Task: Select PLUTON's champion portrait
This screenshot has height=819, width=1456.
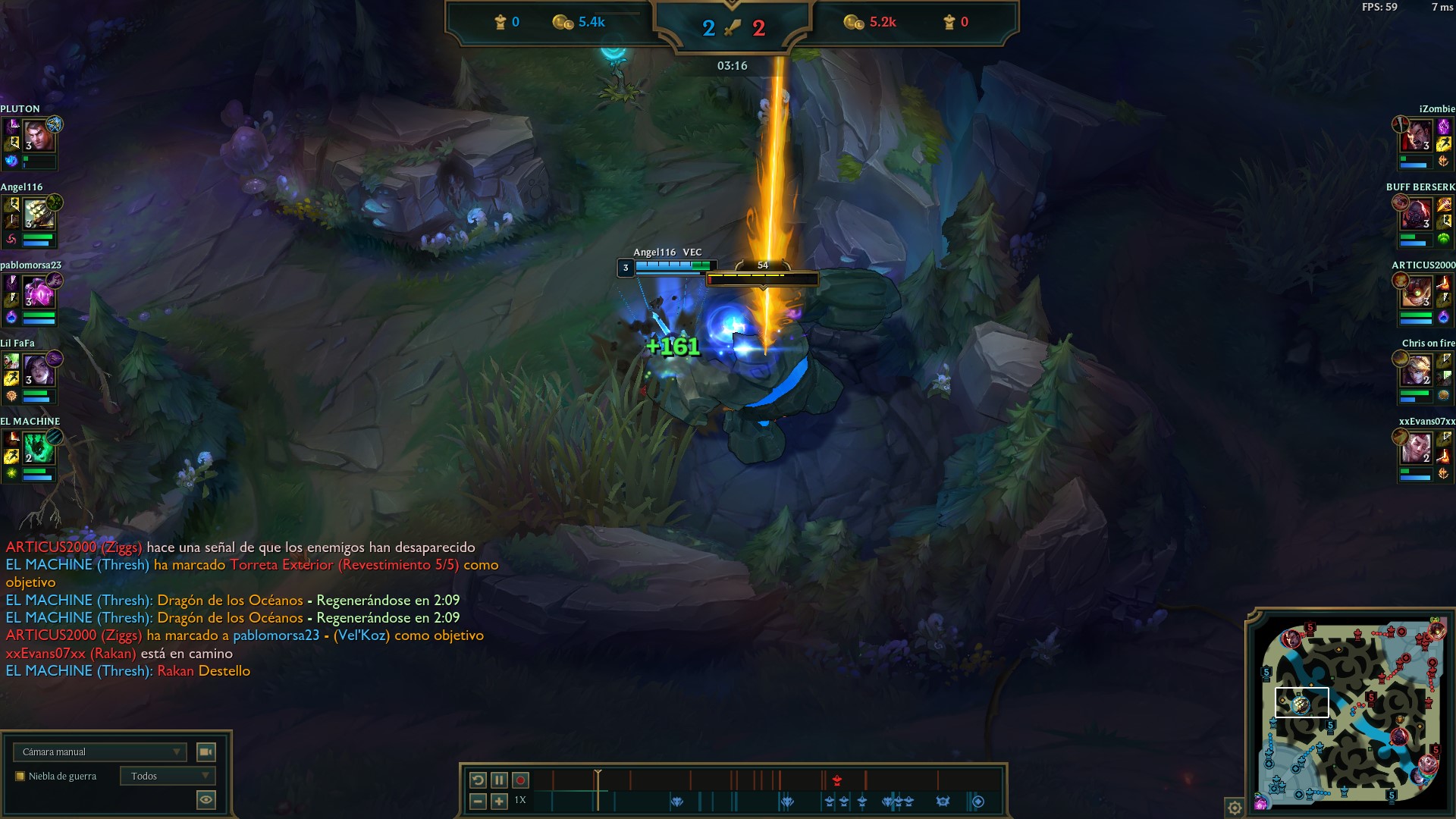Action: click(x=38, y=136)
